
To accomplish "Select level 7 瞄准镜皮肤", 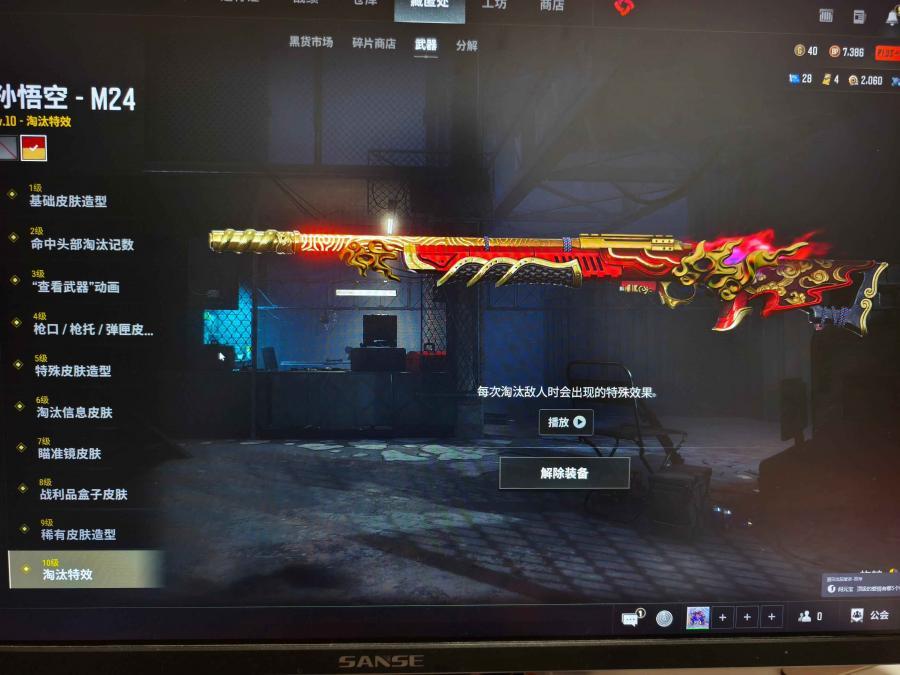I will click(69, 453).
